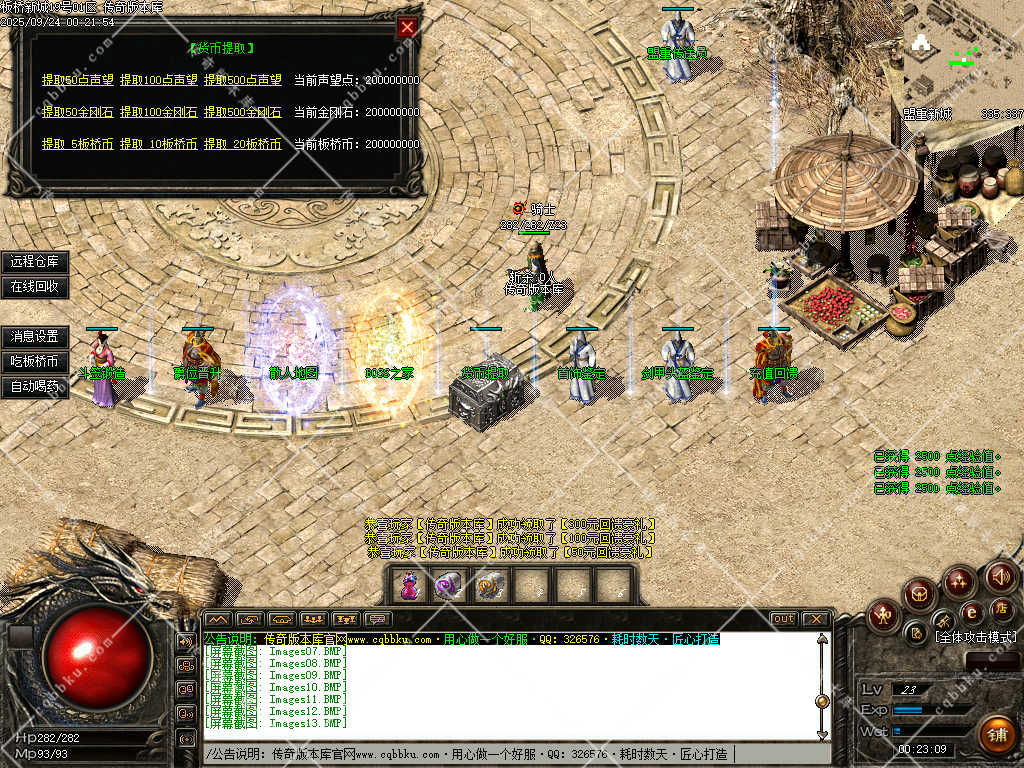Close the 货币提取 currency window
1024x768 pixels.
click(407, 28)
